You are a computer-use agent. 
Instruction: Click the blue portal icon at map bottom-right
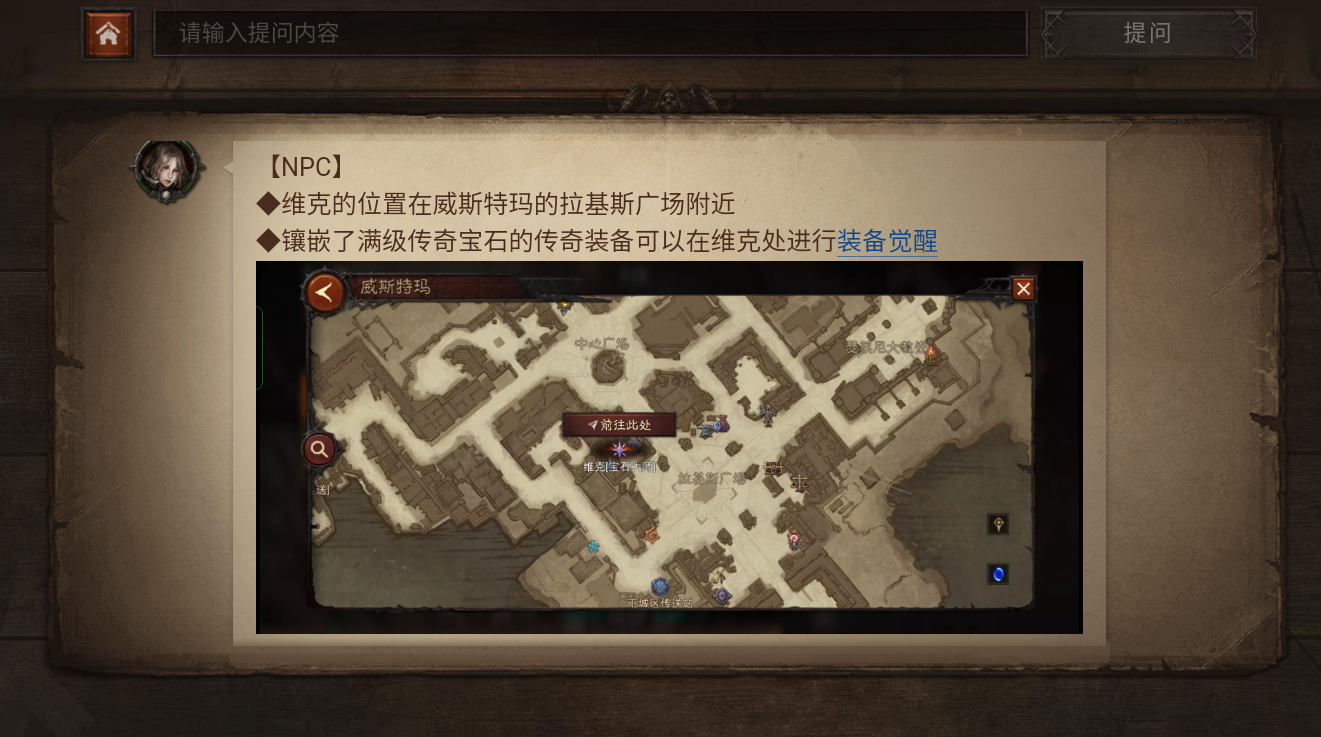pos(998,574)
